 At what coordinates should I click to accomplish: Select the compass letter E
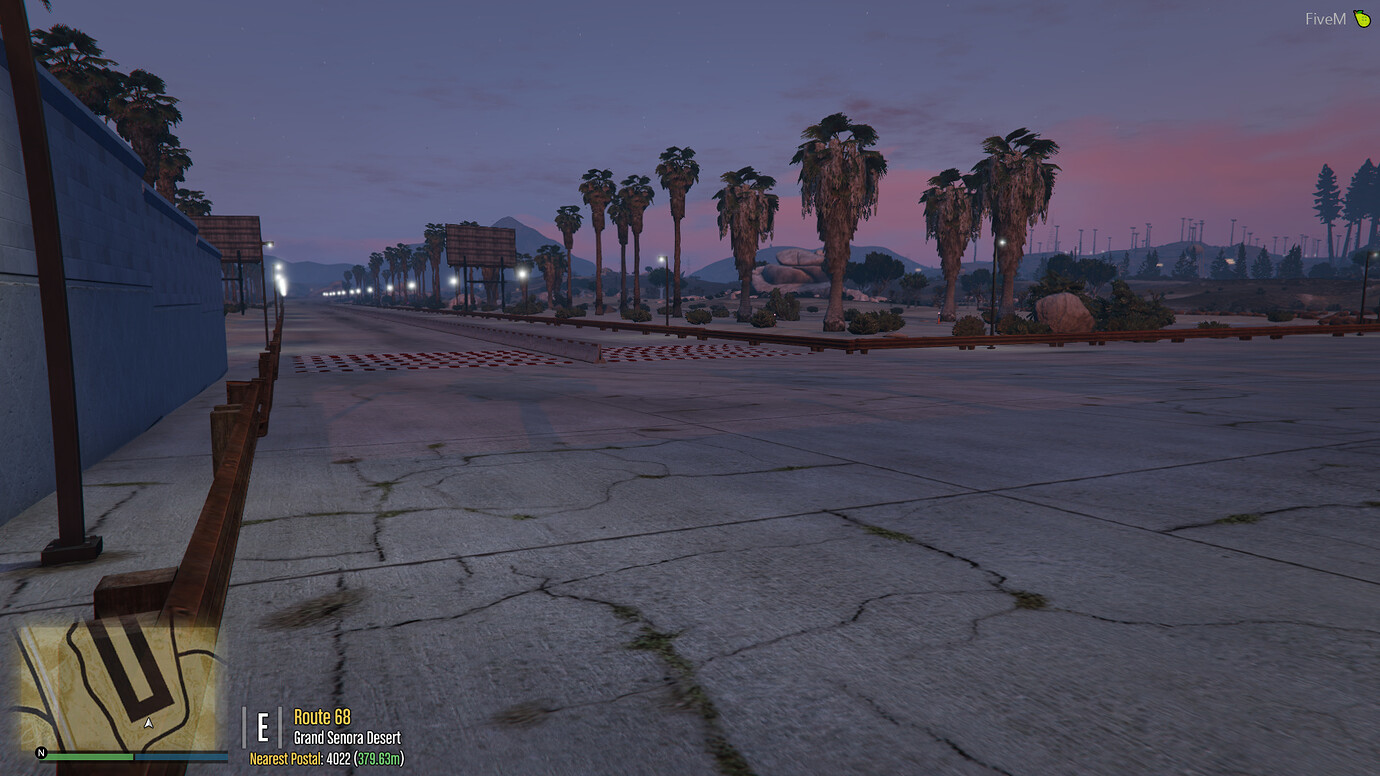tap(262, 725)
